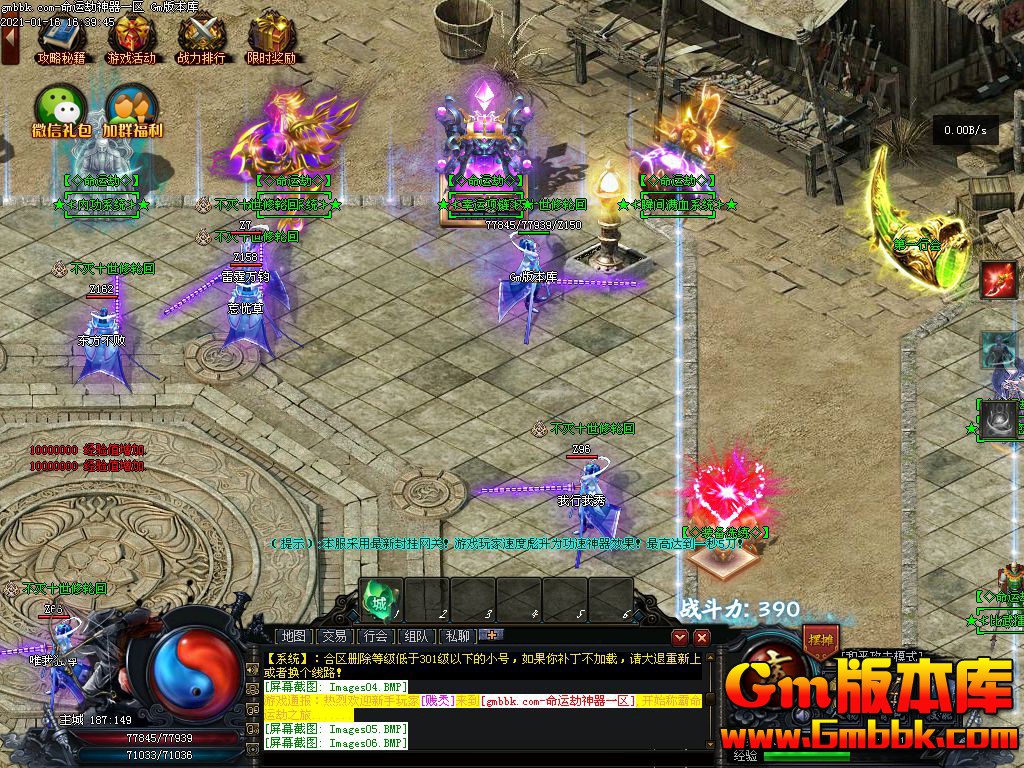
Task: Select the 行会 guild tab
Action: coord(375,635)
